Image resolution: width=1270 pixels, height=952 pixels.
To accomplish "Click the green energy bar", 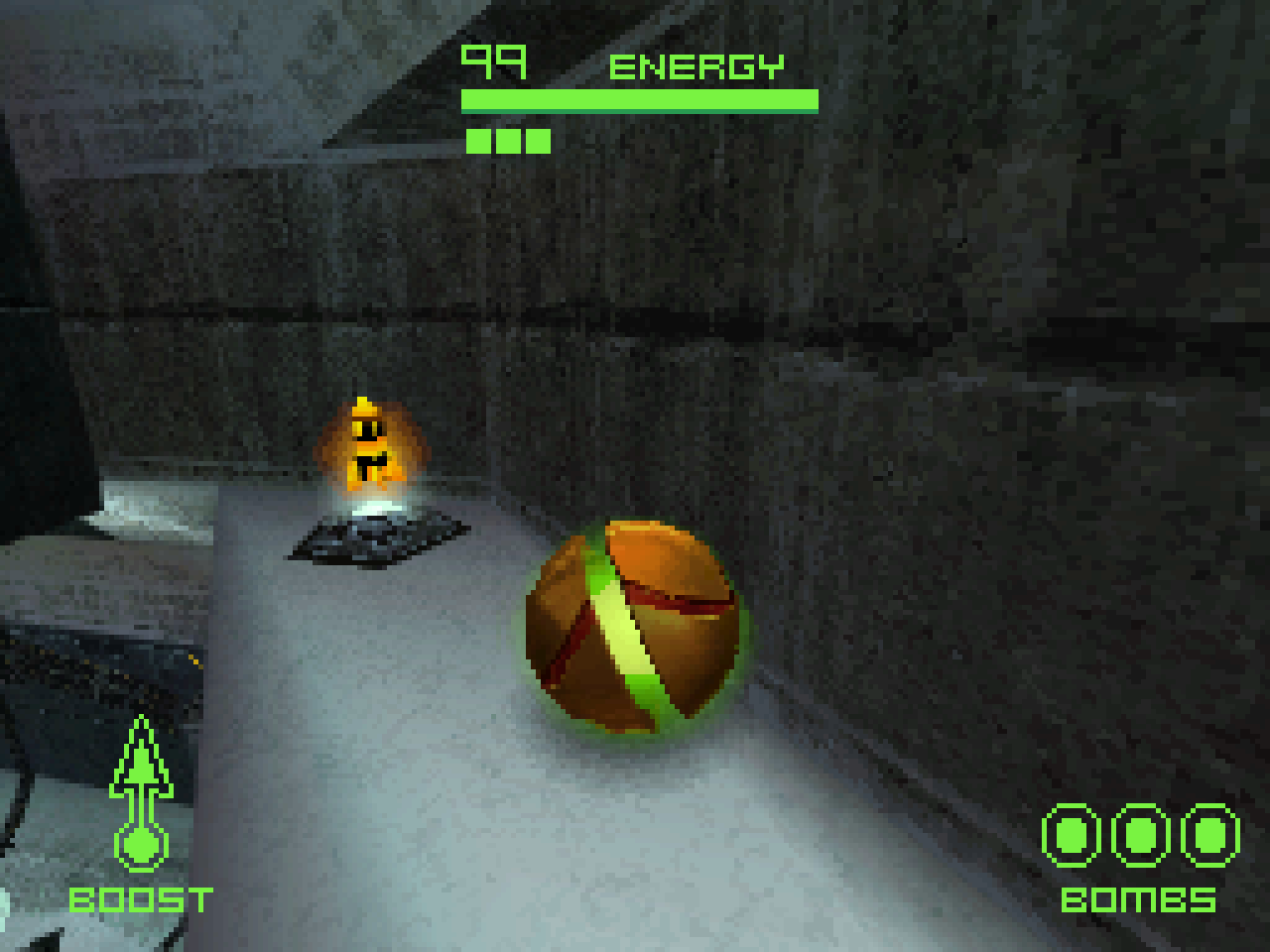I will [638, 99].
